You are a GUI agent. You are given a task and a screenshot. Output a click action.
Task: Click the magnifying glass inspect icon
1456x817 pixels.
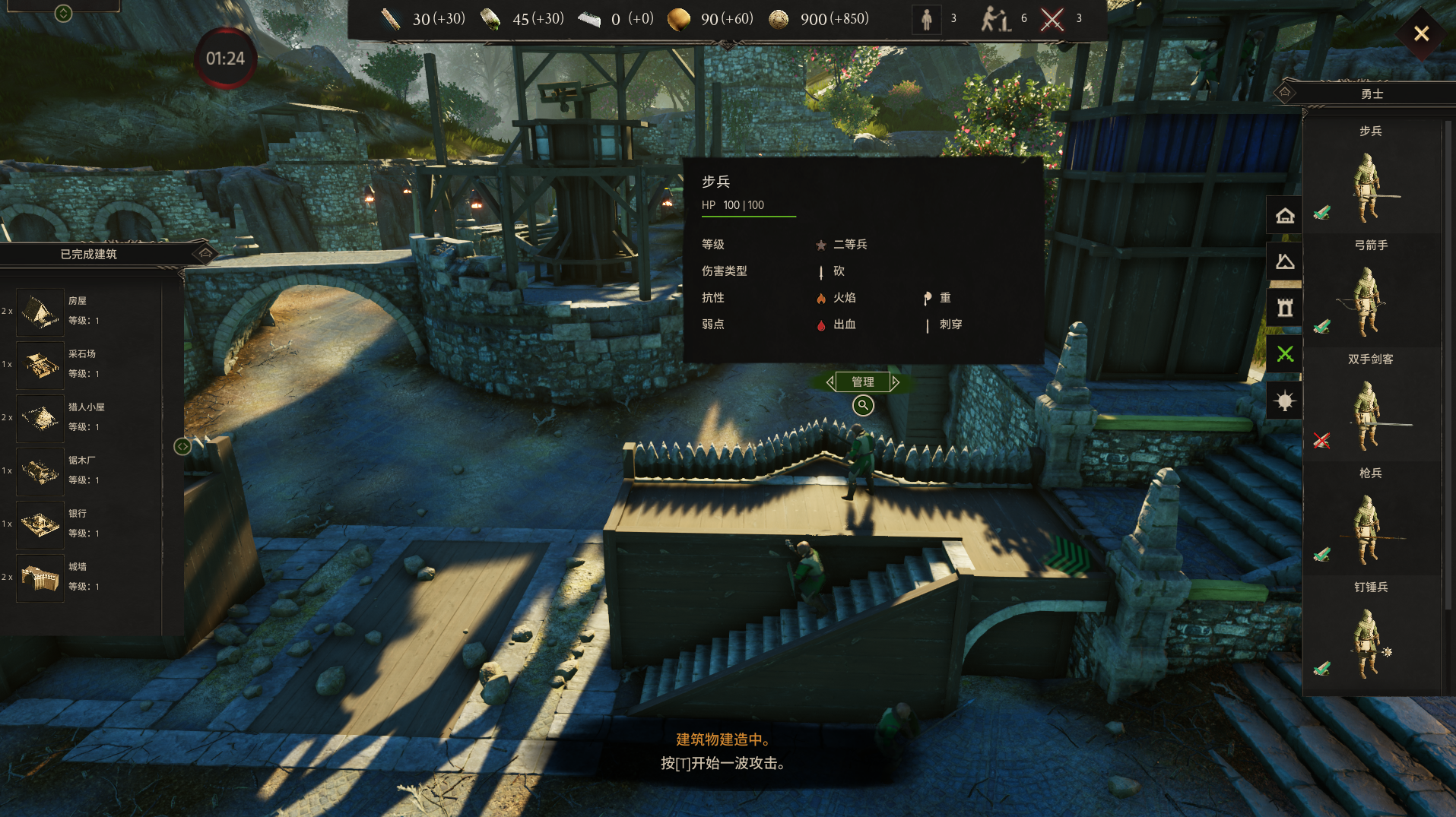pos(863,405)
